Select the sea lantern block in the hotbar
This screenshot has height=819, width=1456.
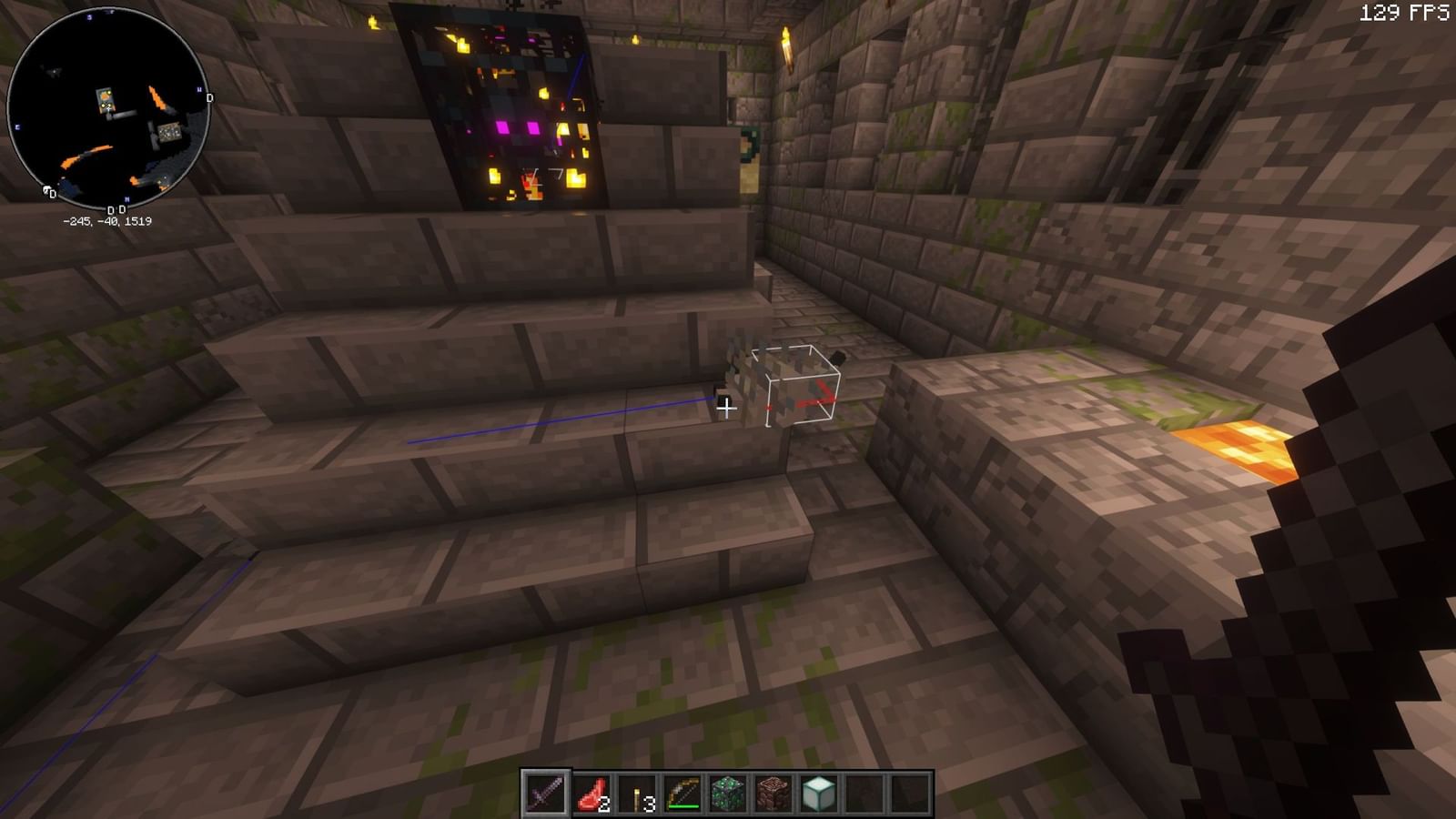[x=819, y=794]
